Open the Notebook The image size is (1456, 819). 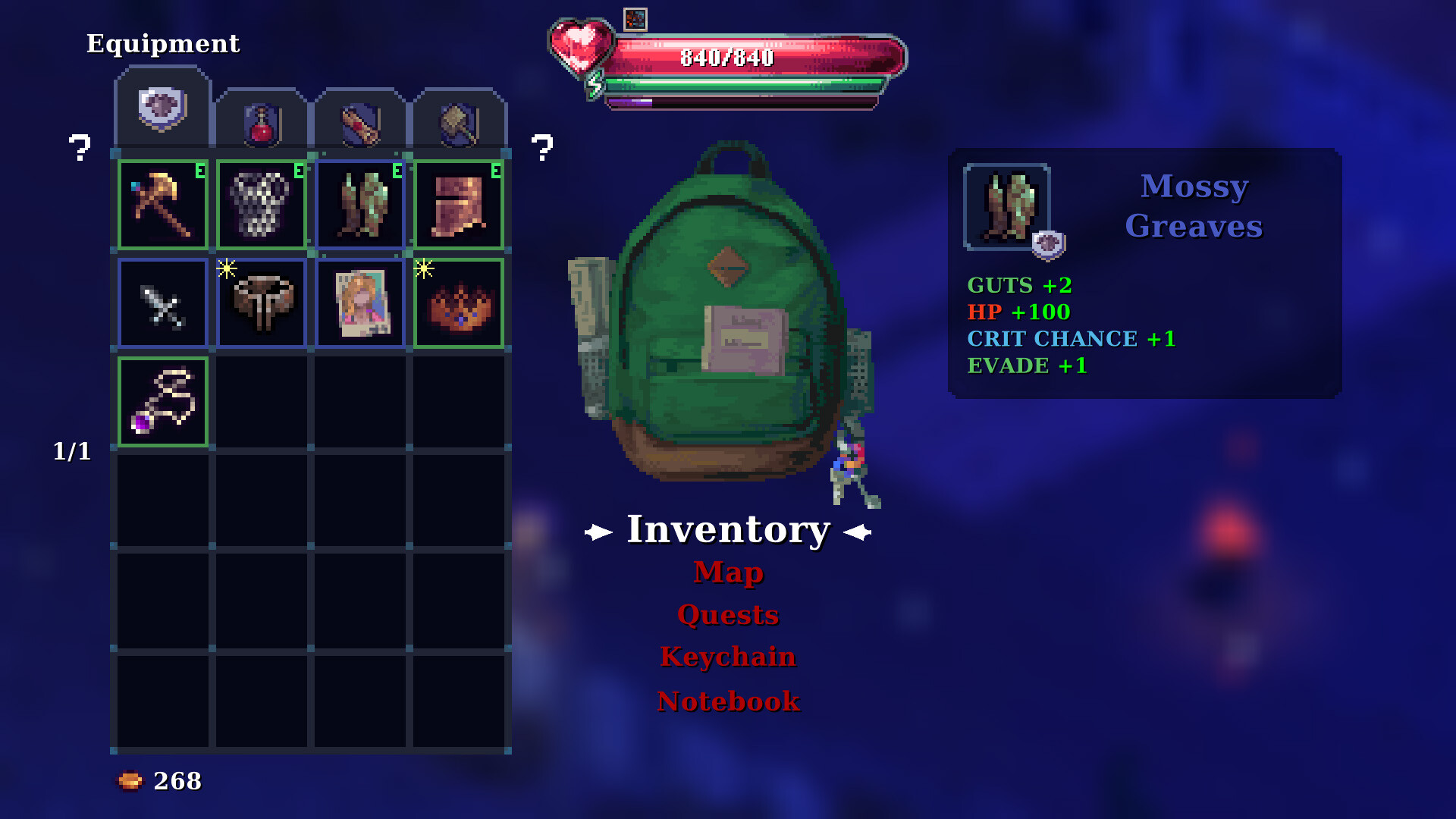point(728,701)
